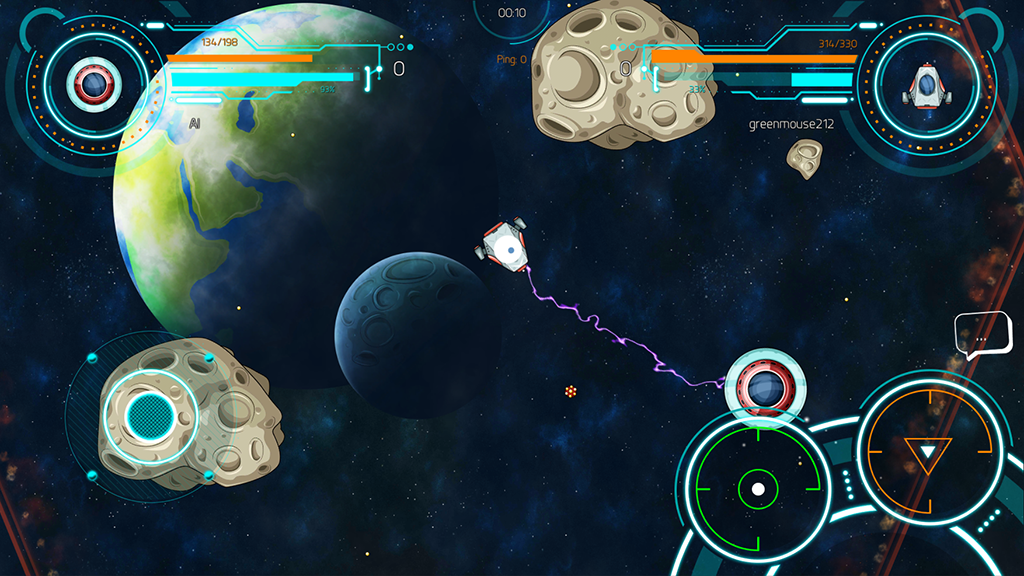Activate the orange triangle ability button
Screen dimensions: 1024x576
(x=928, y=453)
